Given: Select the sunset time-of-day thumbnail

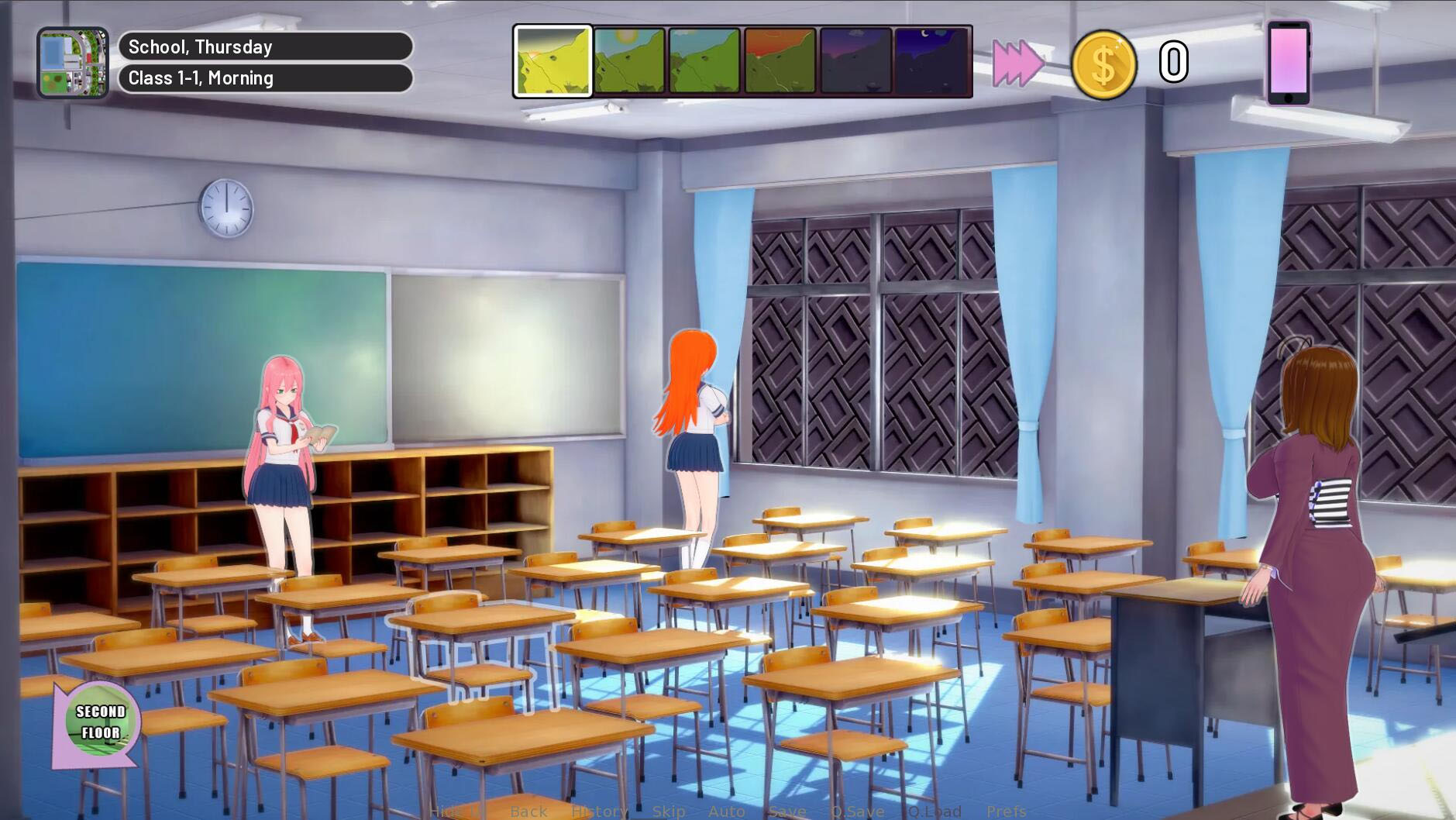Looking at the screenshot, I should tap(780, 62).
